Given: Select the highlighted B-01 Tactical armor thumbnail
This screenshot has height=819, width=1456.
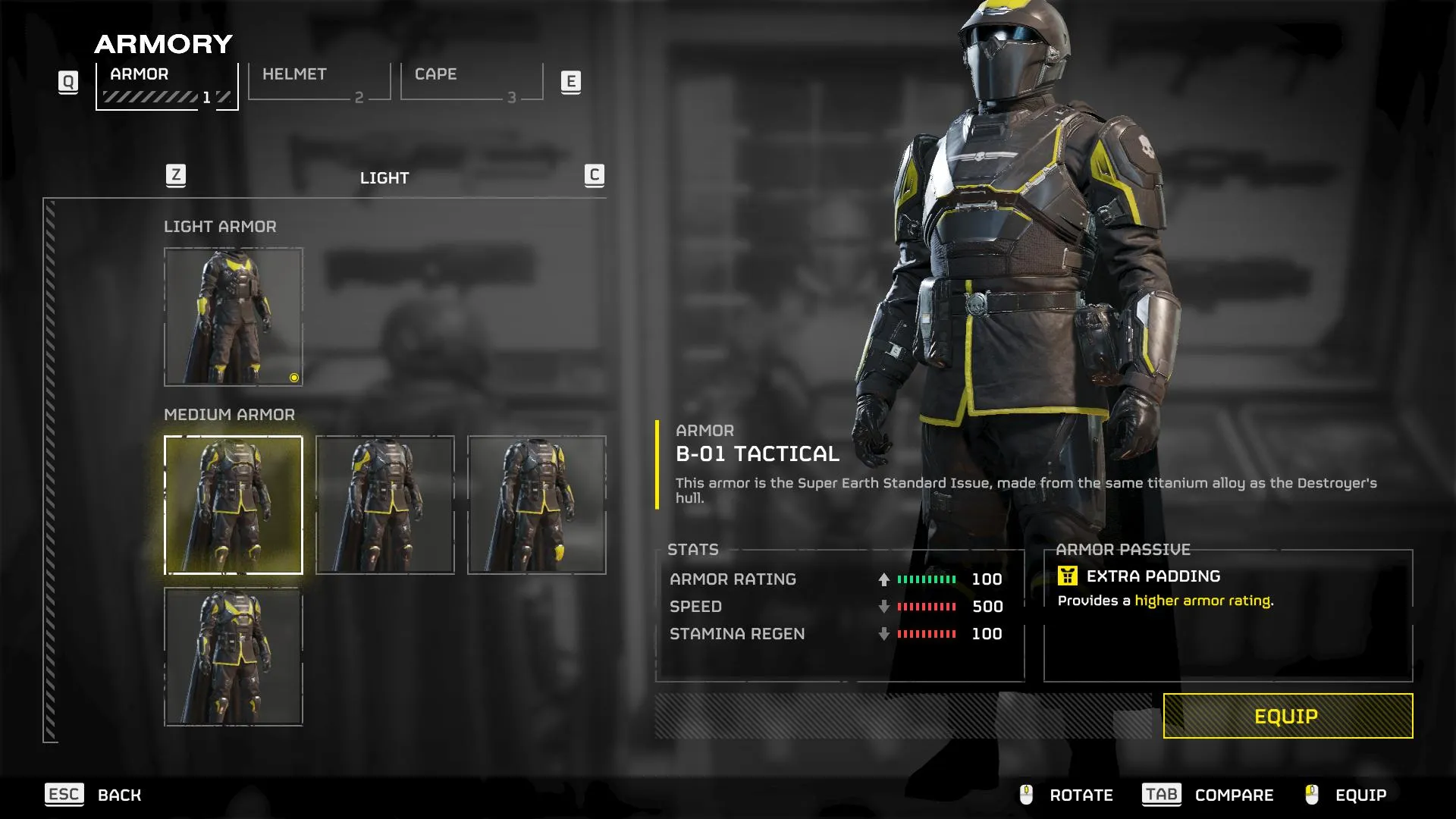Looking at the screenshot, I should coord(233,503).
